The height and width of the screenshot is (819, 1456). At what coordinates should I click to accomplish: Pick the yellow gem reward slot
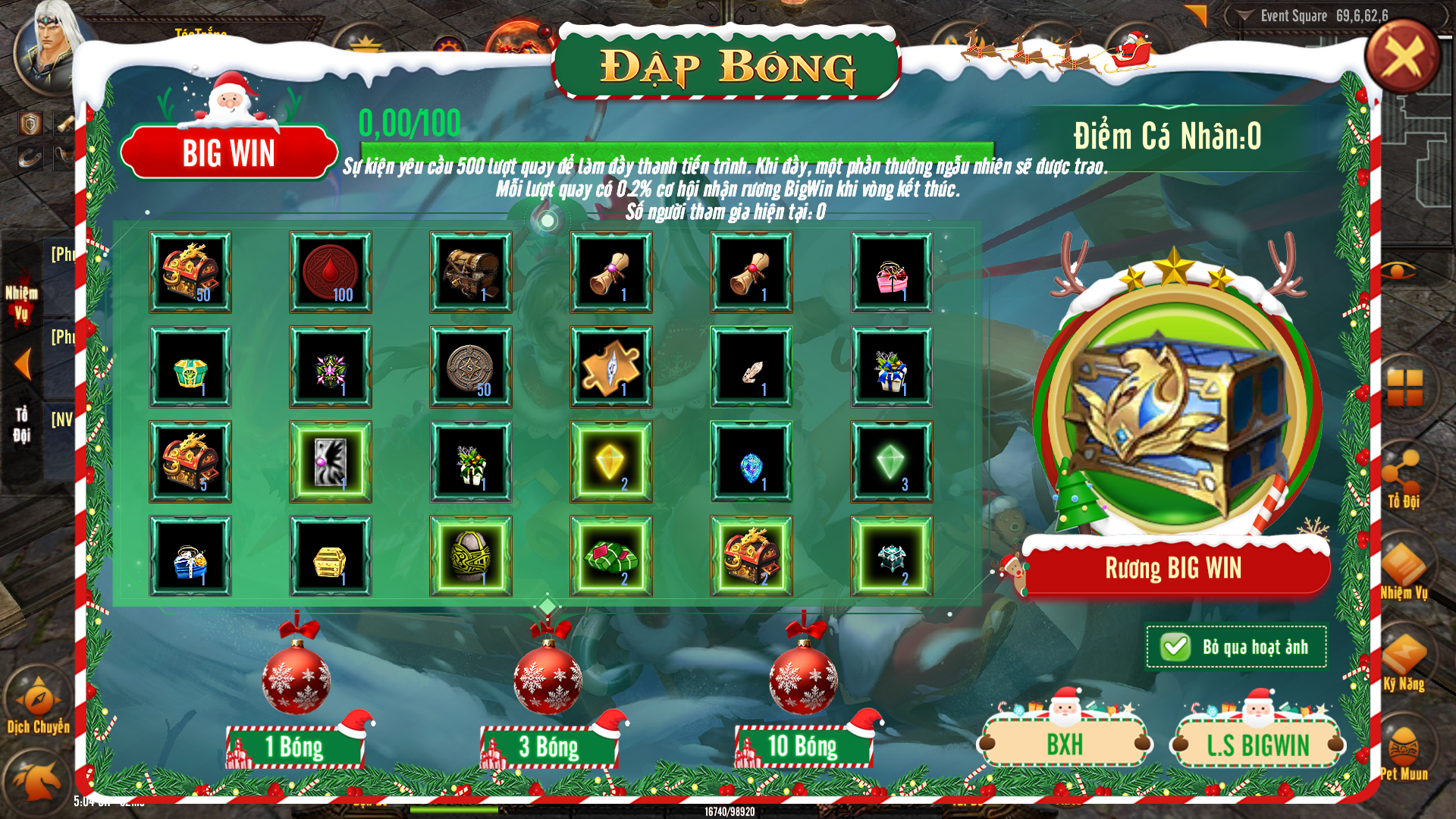[611, 462]
